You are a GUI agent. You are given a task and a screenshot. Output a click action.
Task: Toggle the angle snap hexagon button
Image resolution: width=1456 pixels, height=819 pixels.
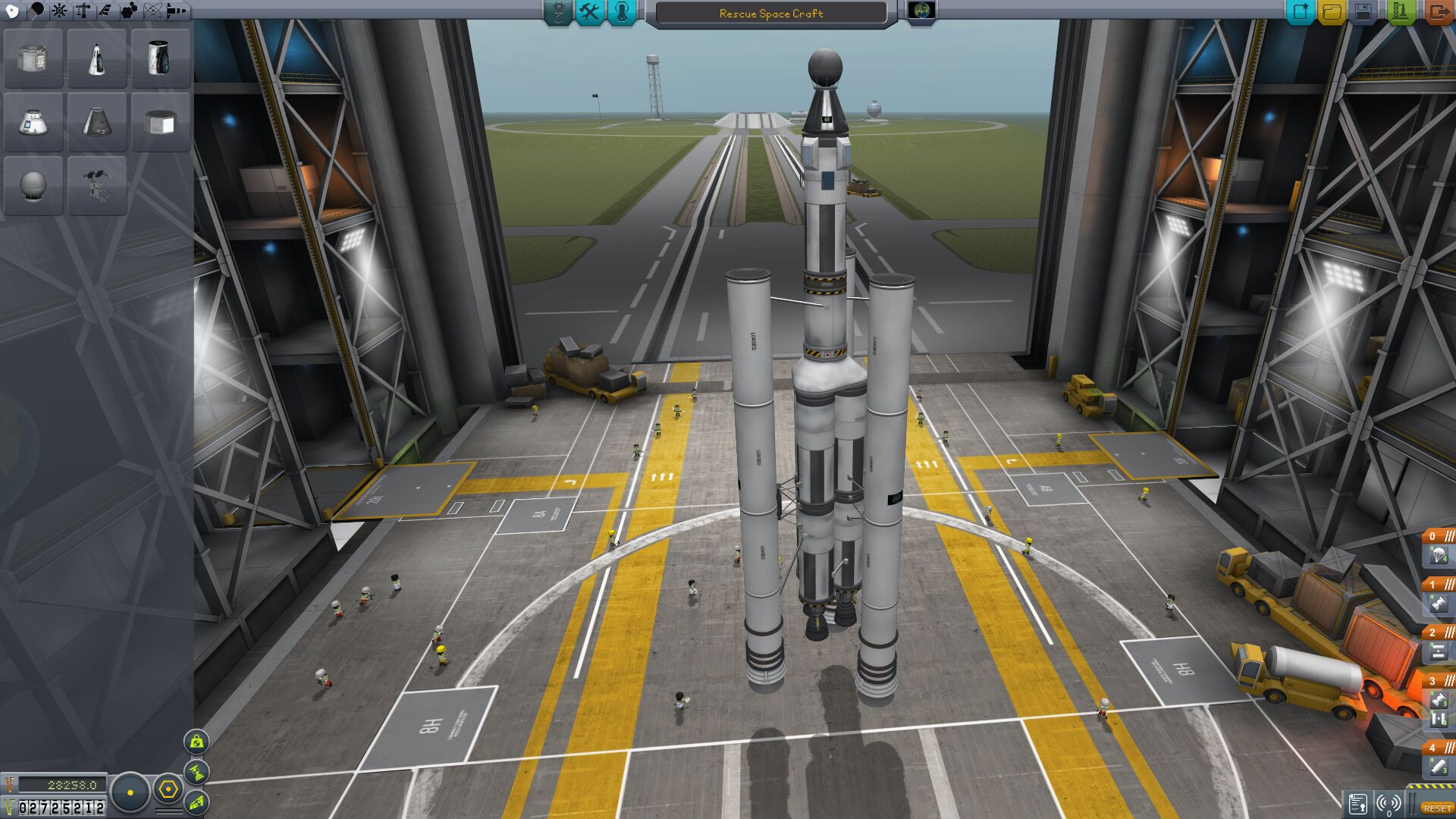pos(168,790)
